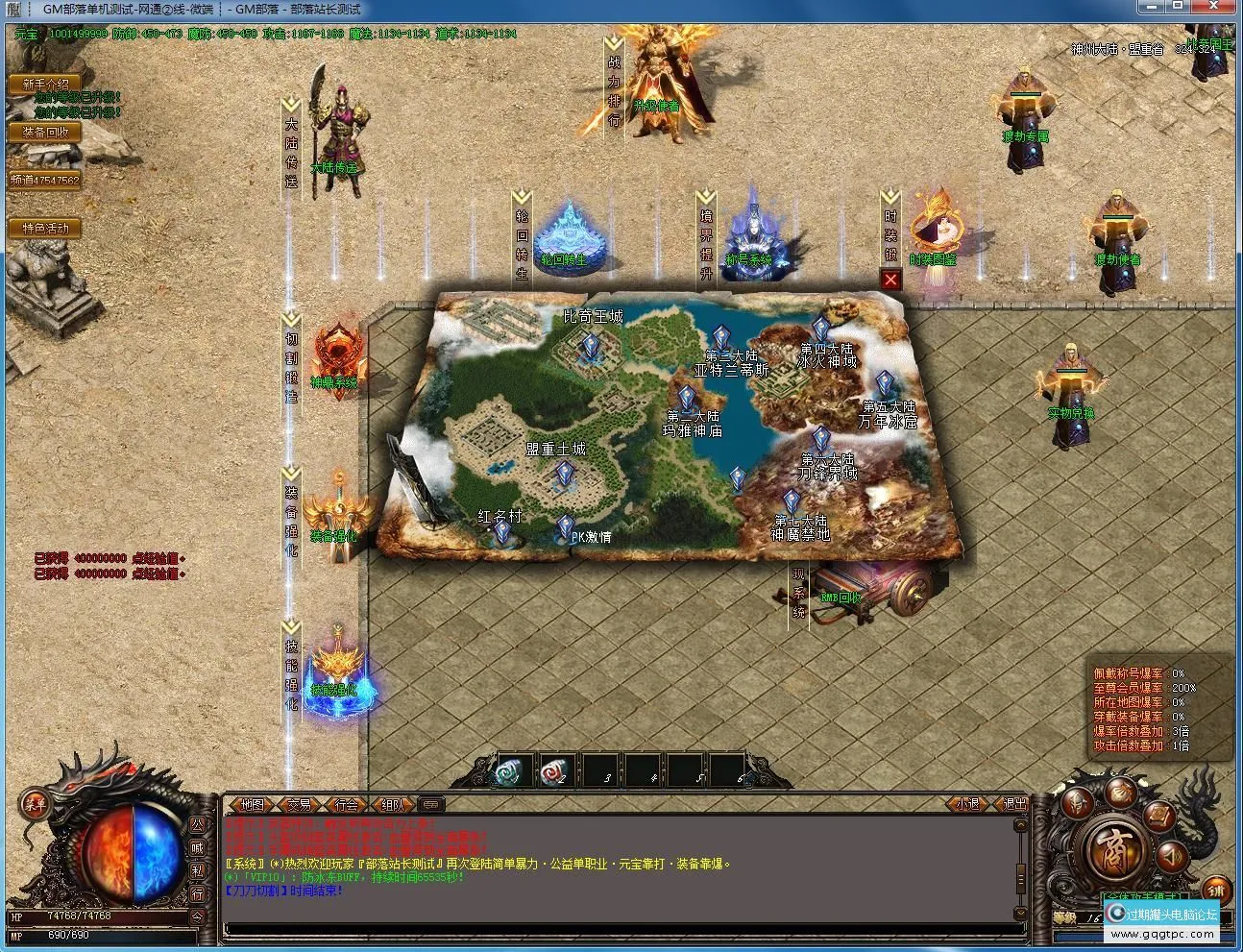Click the RMB回收 recycle cannon icon

point(860,591)
